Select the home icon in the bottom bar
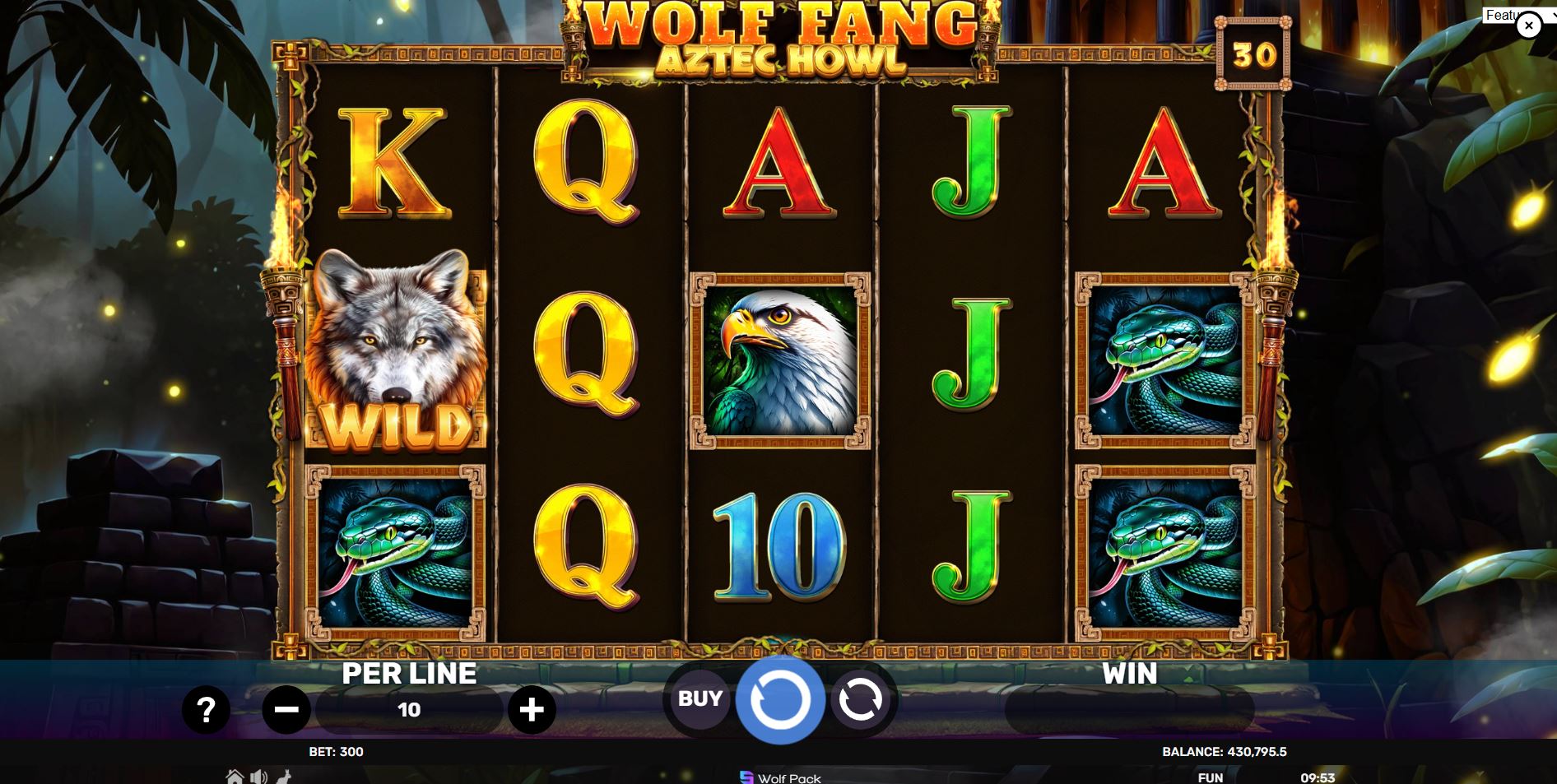Screen dimensions: 1557x784 click(x=233, y=777)
